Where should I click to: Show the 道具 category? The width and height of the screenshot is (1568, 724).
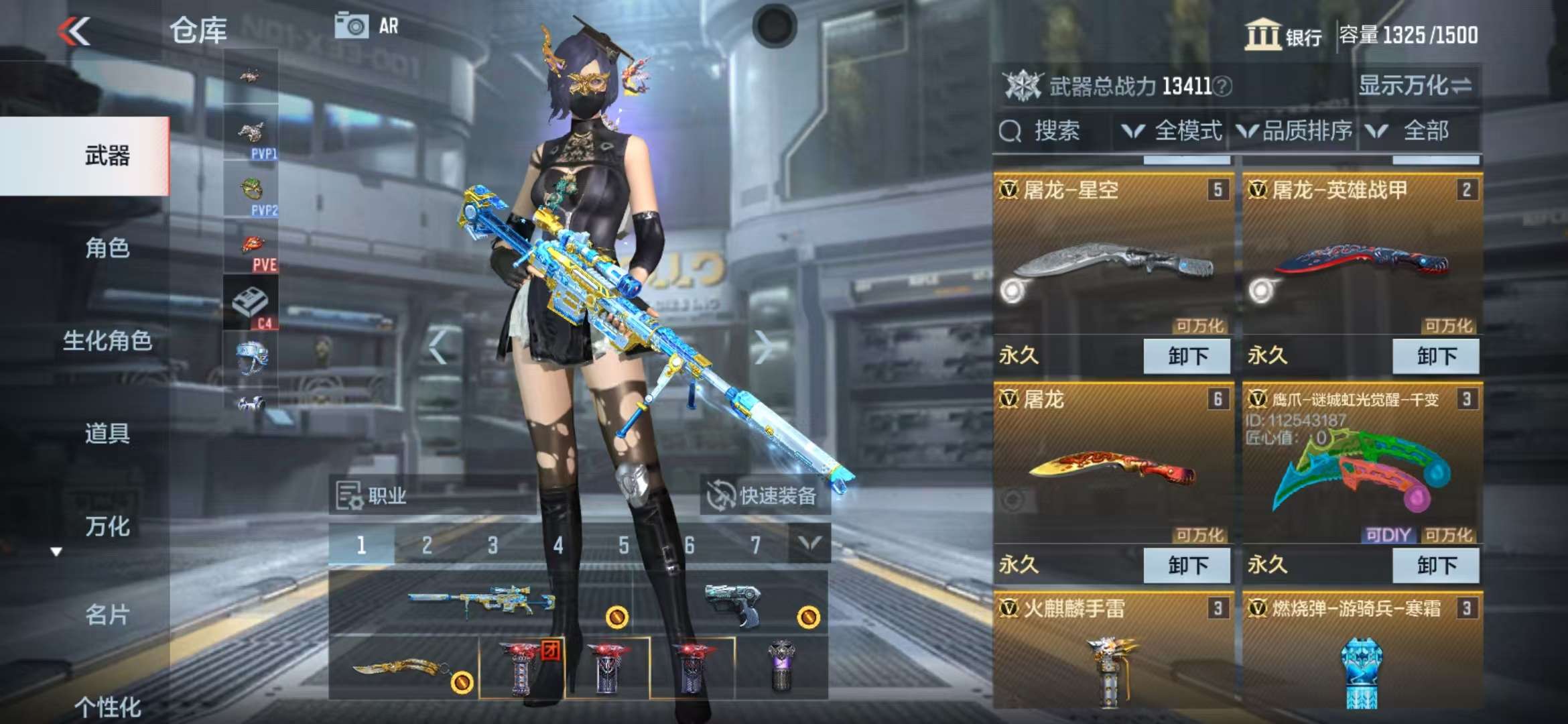coord(107,433)
